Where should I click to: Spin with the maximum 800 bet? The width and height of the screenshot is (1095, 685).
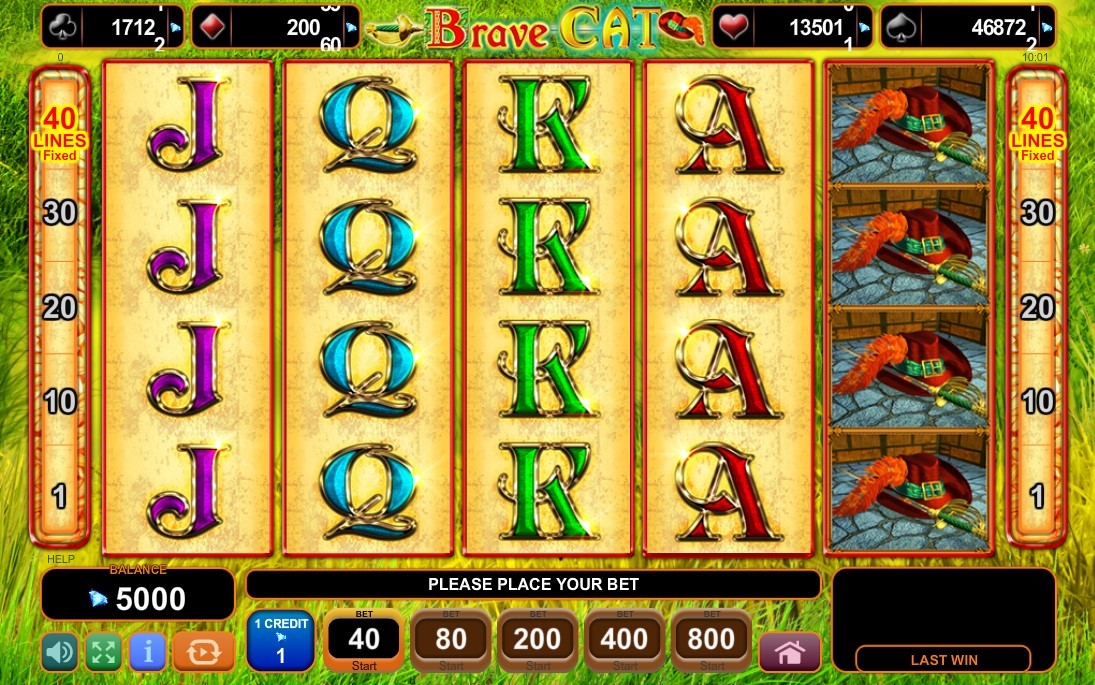tap(712, 640)
